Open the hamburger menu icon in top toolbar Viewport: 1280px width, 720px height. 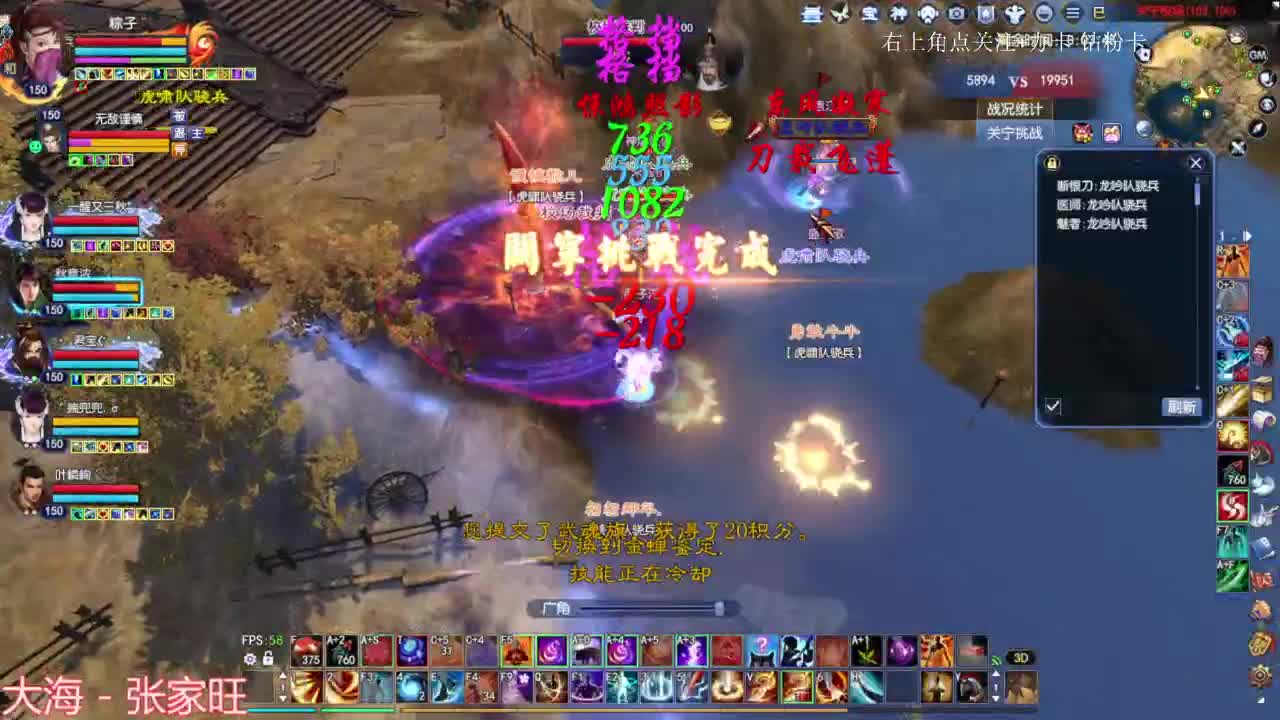pos(1073,14)
